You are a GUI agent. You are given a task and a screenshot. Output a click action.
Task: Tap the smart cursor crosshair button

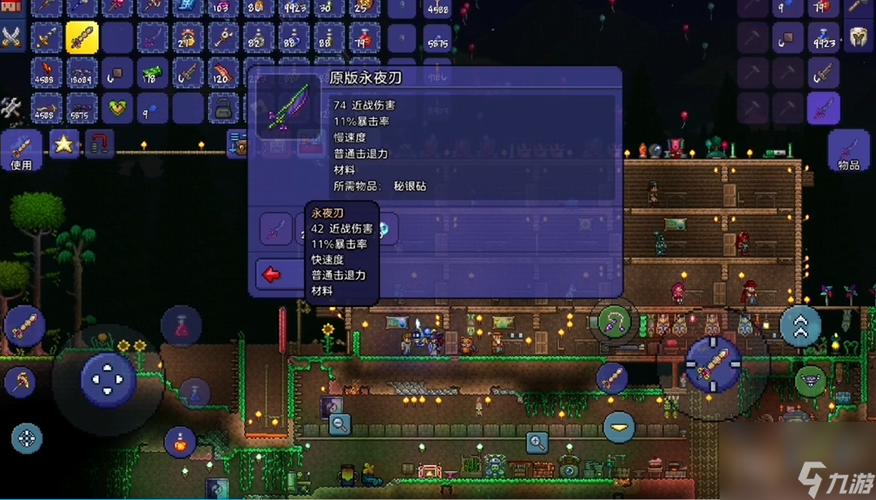tap(27, 437)
